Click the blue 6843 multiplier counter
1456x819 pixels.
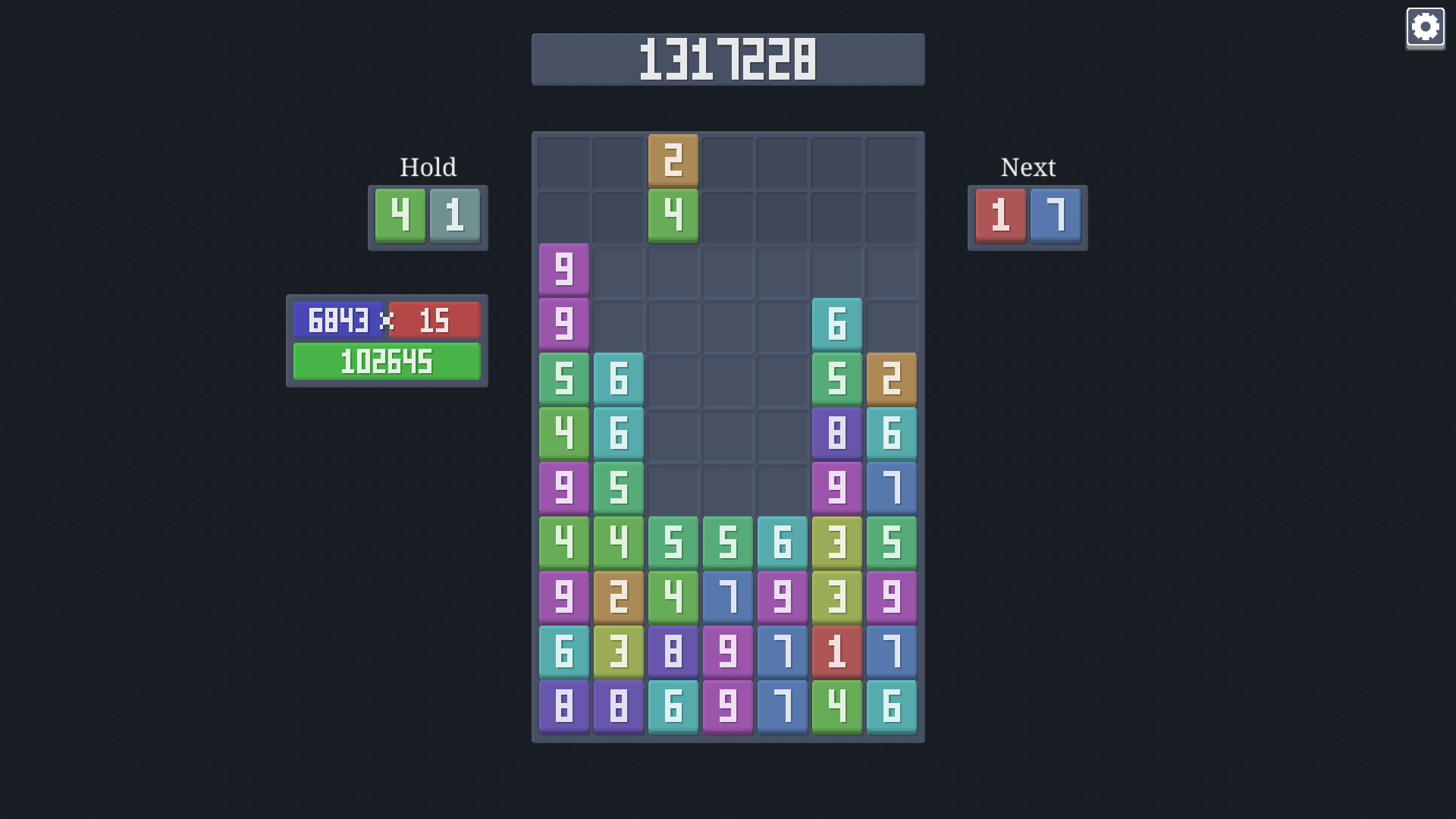tap(337, 320)
